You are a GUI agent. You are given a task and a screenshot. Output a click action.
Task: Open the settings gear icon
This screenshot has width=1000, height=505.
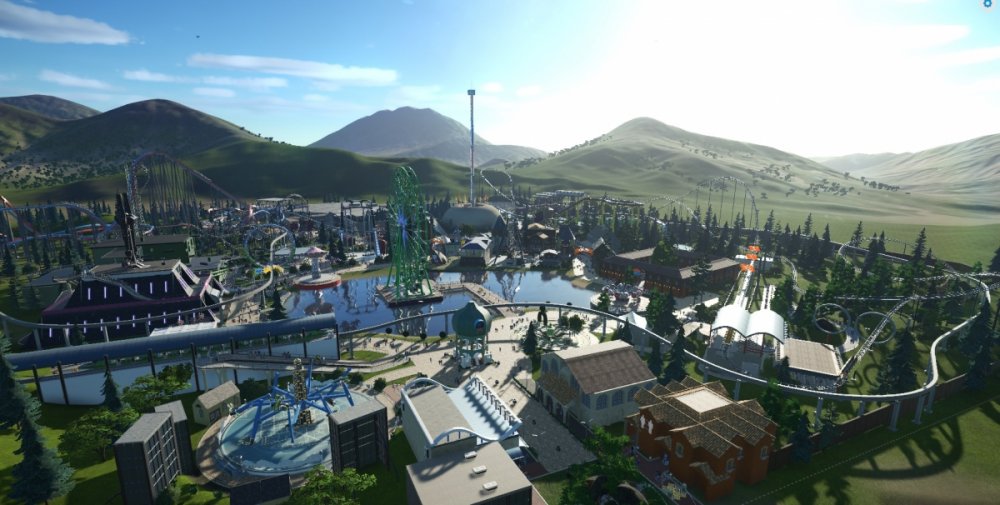[x=988, y=4]
